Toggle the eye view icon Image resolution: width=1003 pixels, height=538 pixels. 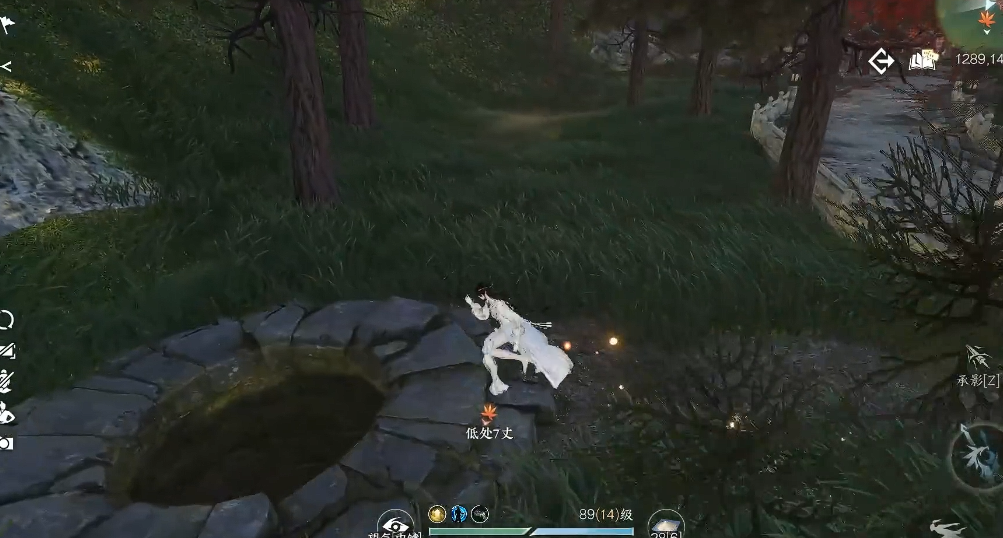coord(395,524)
